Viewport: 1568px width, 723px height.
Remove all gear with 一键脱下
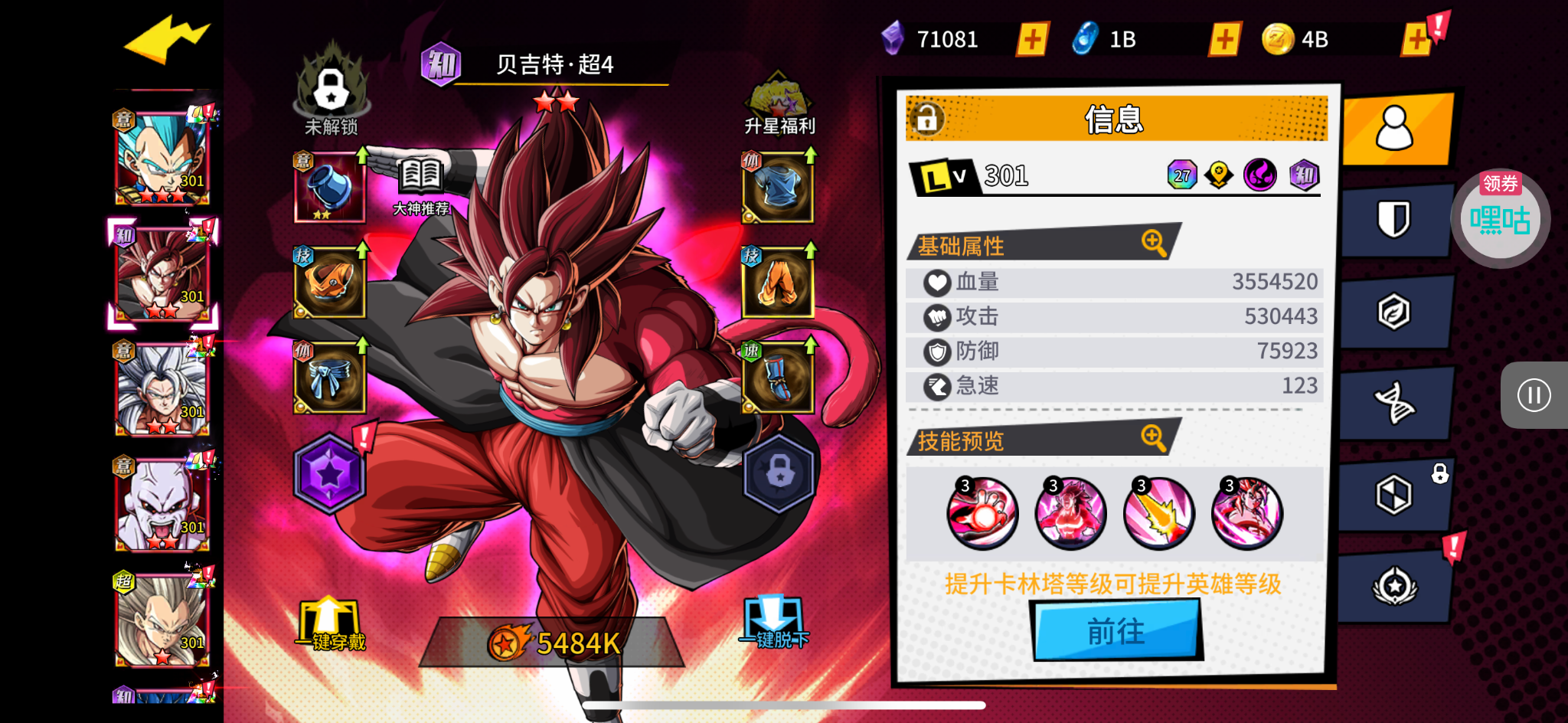coord(775,623)
